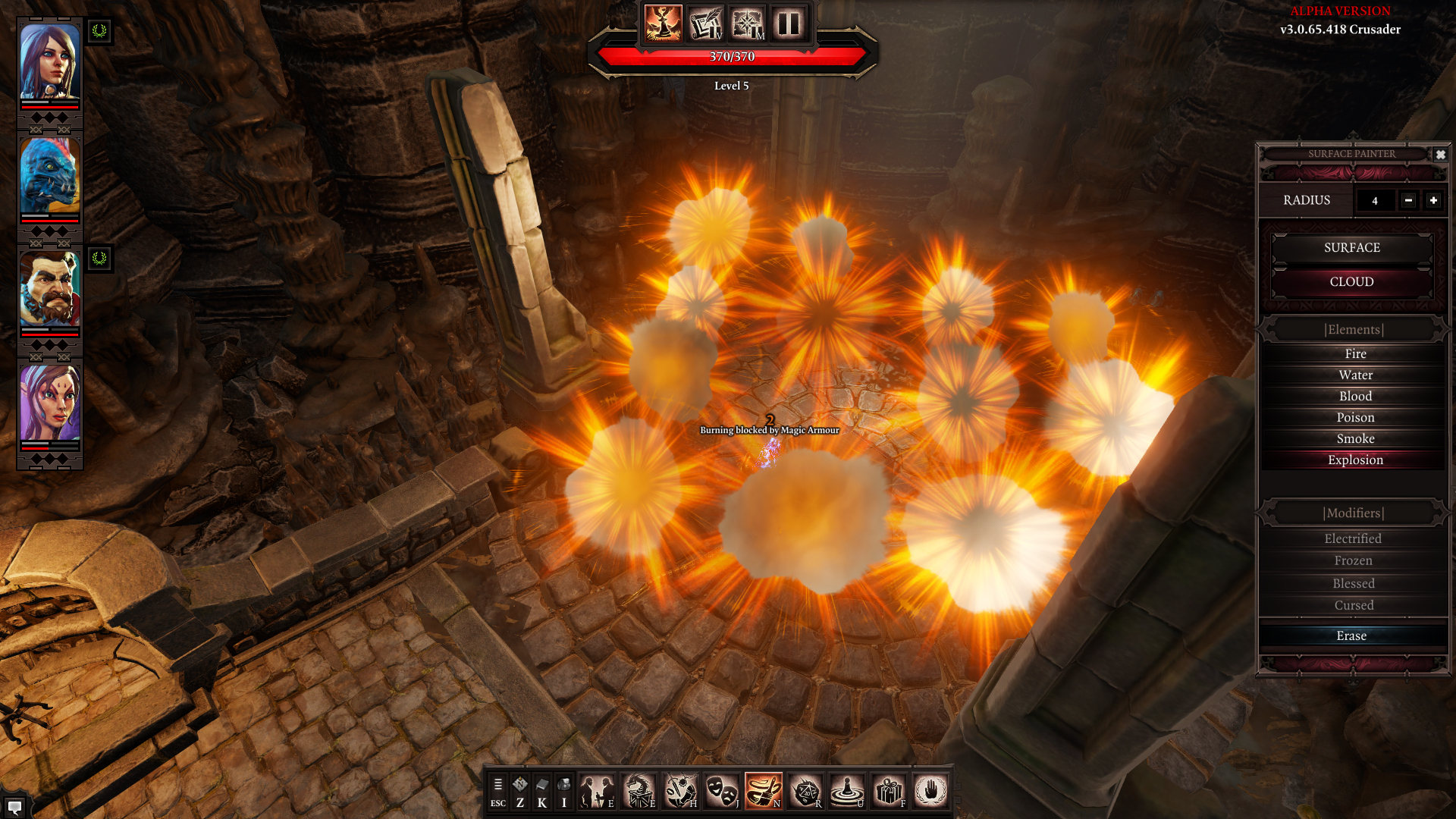The width and height of the screenshot is (1456, 819).
Task: Open the theatre masks tool
Action: coord(721,792)
